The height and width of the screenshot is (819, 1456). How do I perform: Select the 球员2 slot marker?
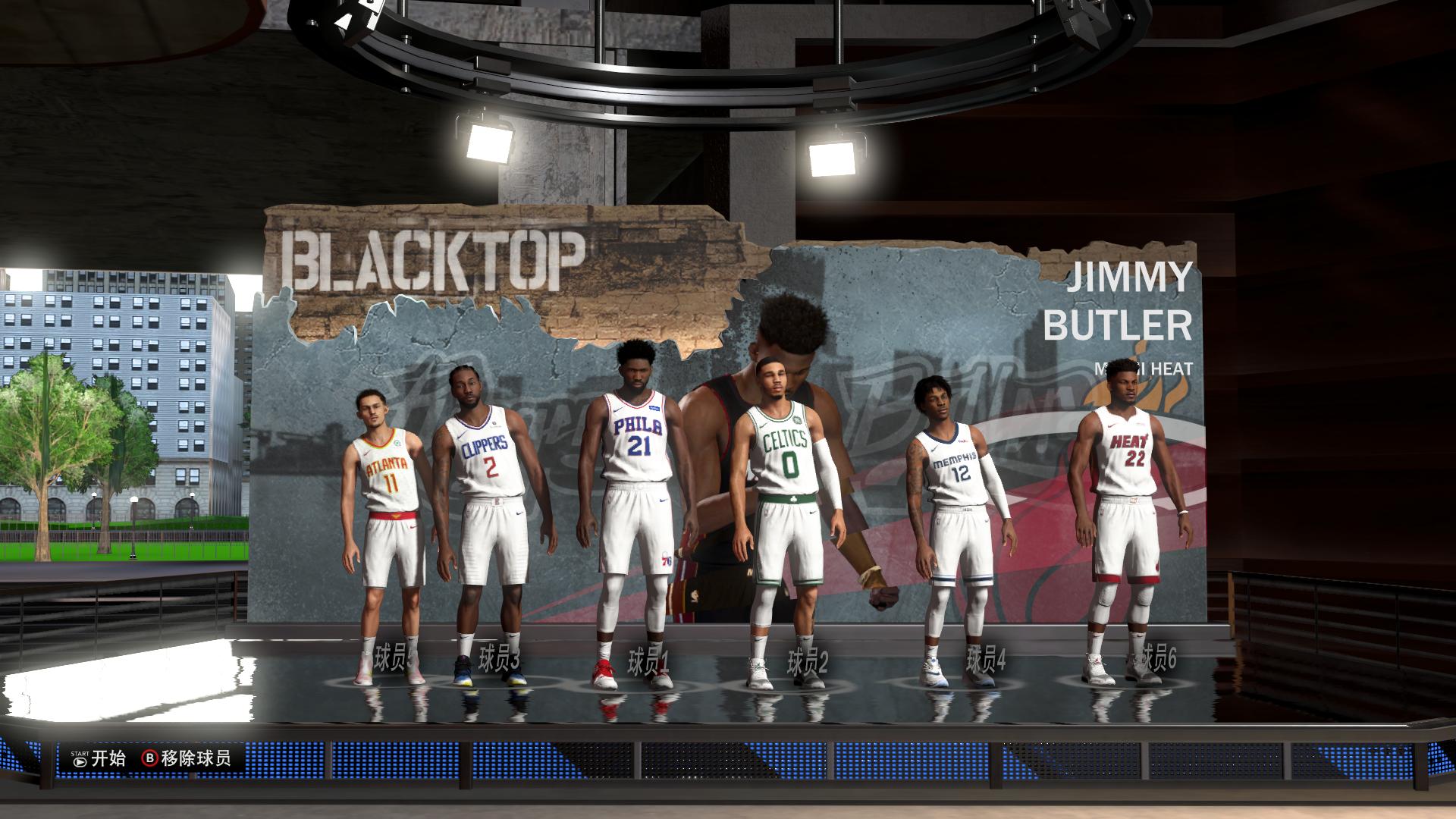[806, 660]
